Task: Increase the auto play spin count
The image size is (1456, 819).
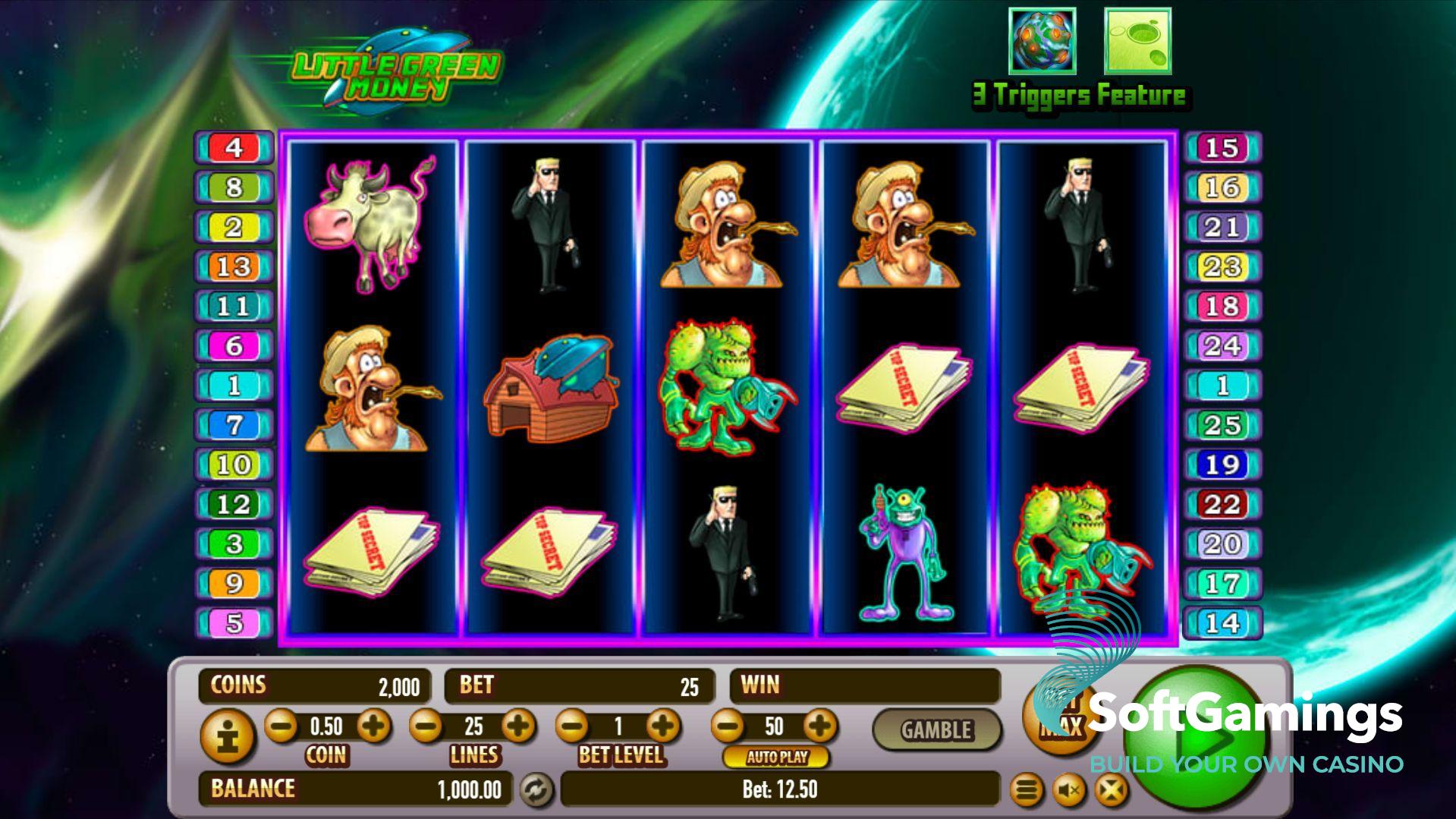Action: [x=819, y=727]
